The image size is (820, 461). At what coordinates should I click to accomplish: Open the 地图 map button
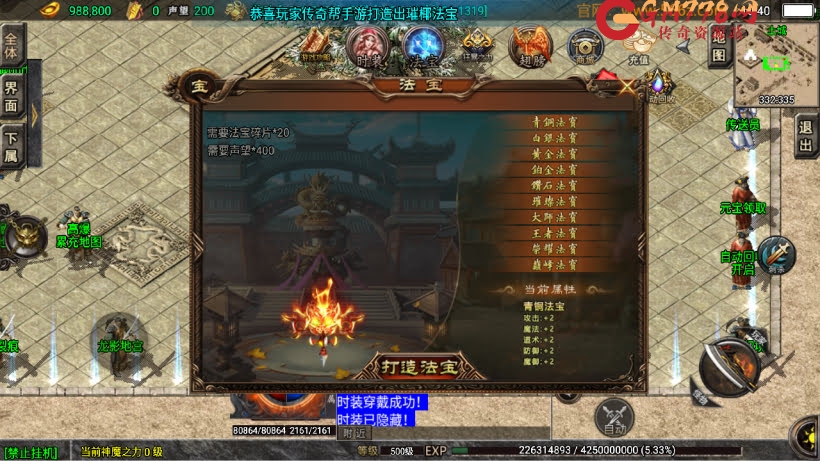719,46
